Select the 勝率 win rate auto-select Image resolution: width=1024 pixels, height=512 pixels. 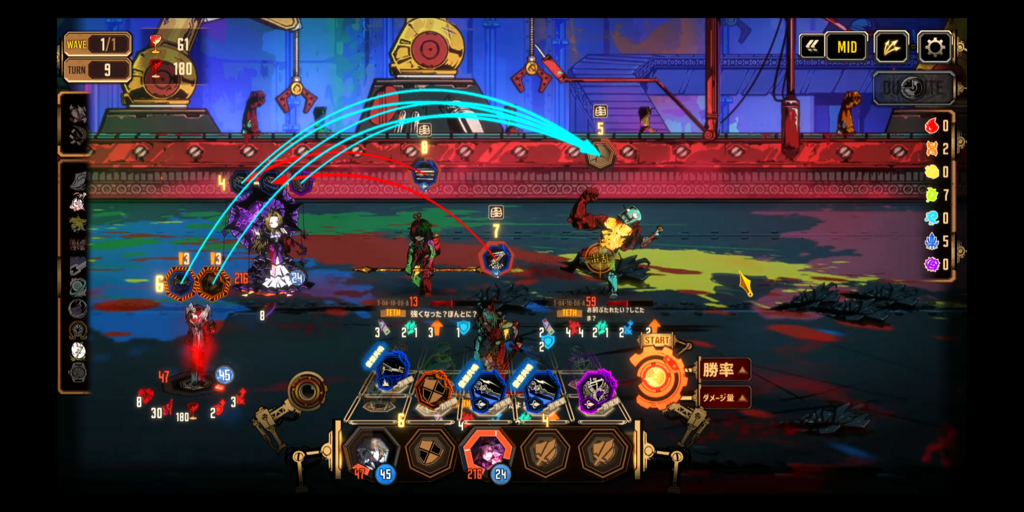click(723, 370)
